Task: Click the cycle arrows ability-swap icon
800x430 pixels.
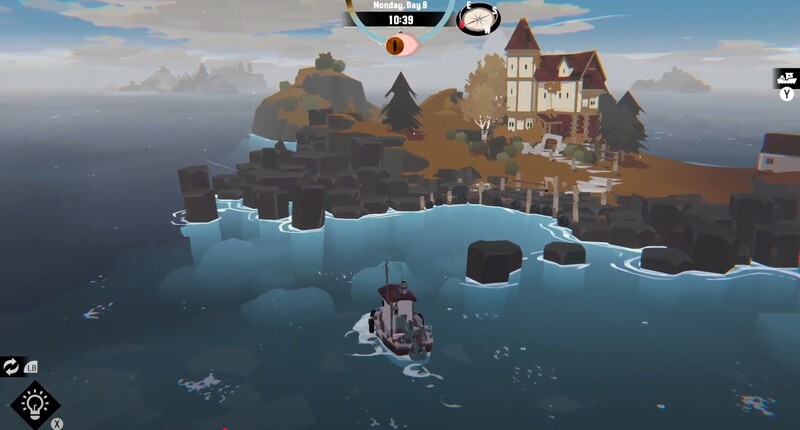Action: pos(12,367)
